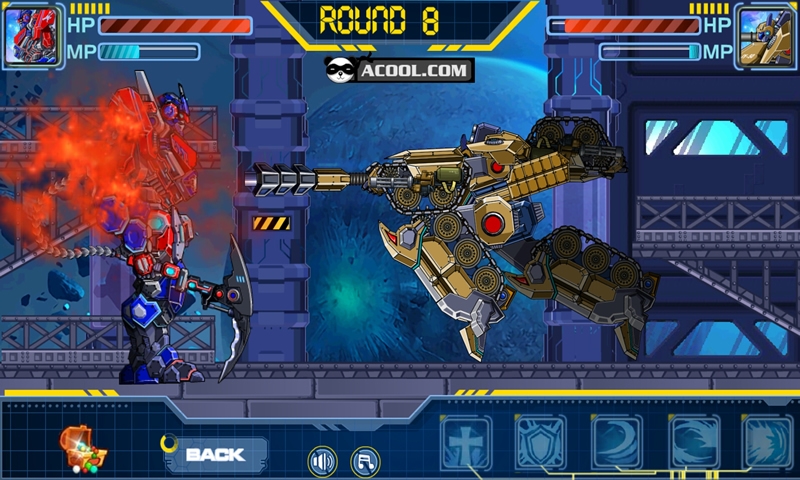Click the BACK button
800x480 pixels.
[215, 455]
